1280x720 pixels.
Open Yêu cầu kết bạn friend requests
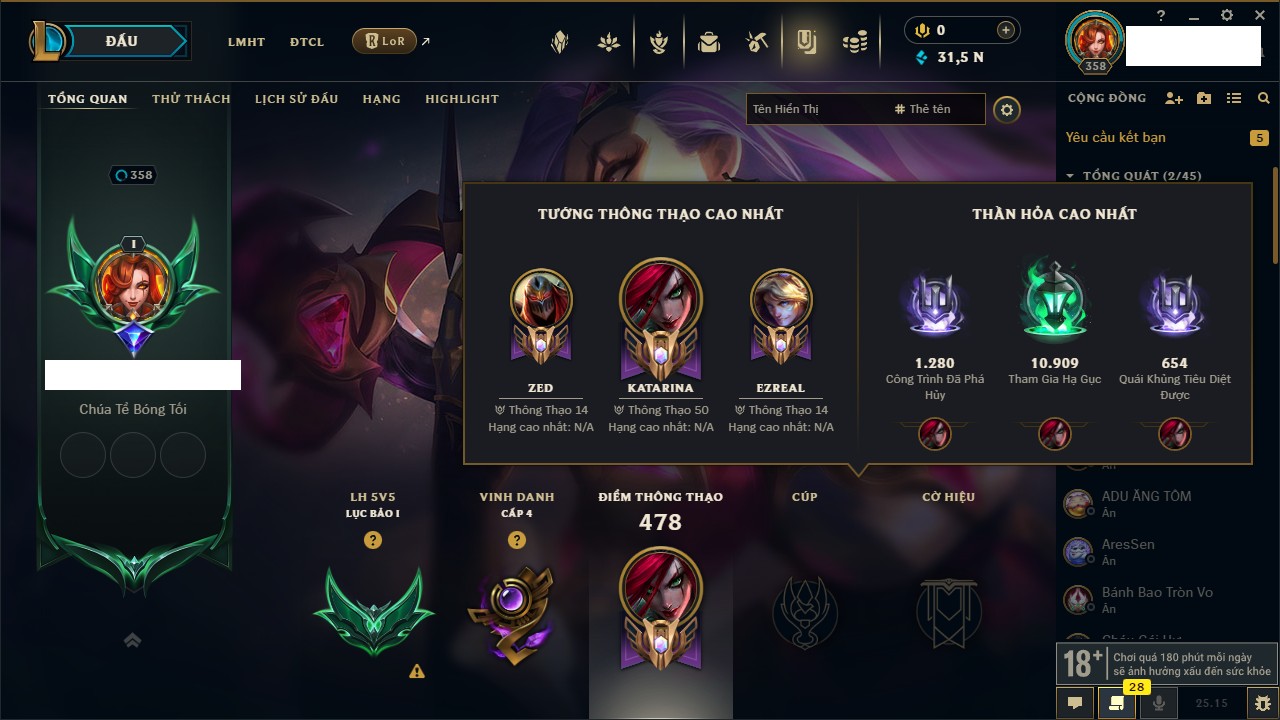click(1115, 137)
